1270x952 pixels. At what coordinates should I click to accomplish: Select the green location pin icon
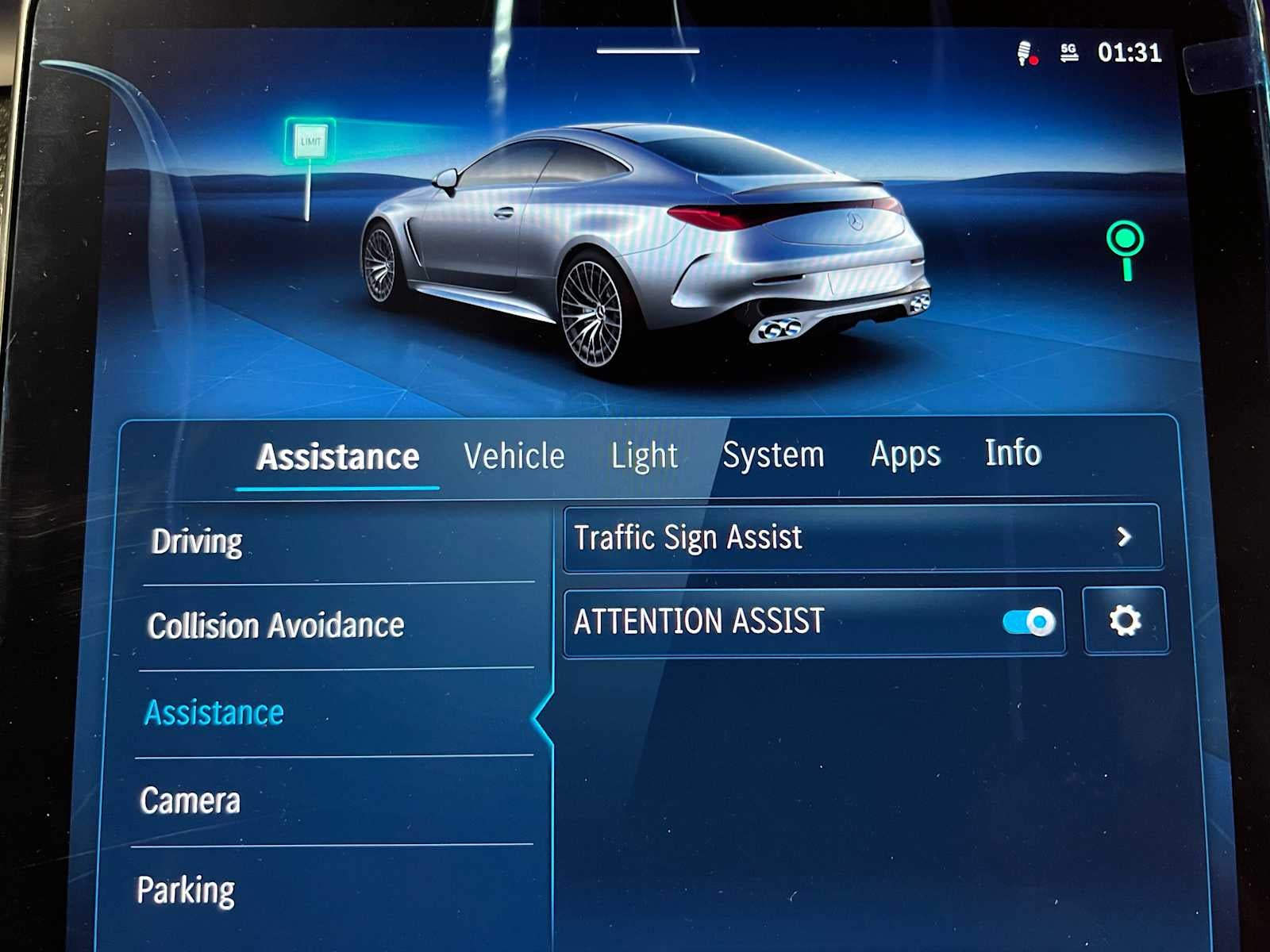pos(1124,248)
